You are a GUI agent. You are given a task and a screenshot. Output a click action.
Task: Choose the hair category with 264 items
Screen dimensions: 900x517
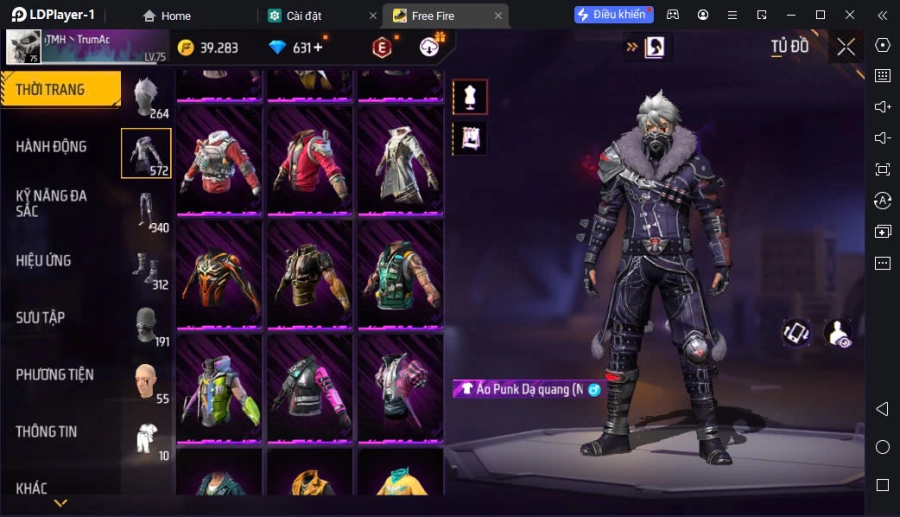[147, 96]
